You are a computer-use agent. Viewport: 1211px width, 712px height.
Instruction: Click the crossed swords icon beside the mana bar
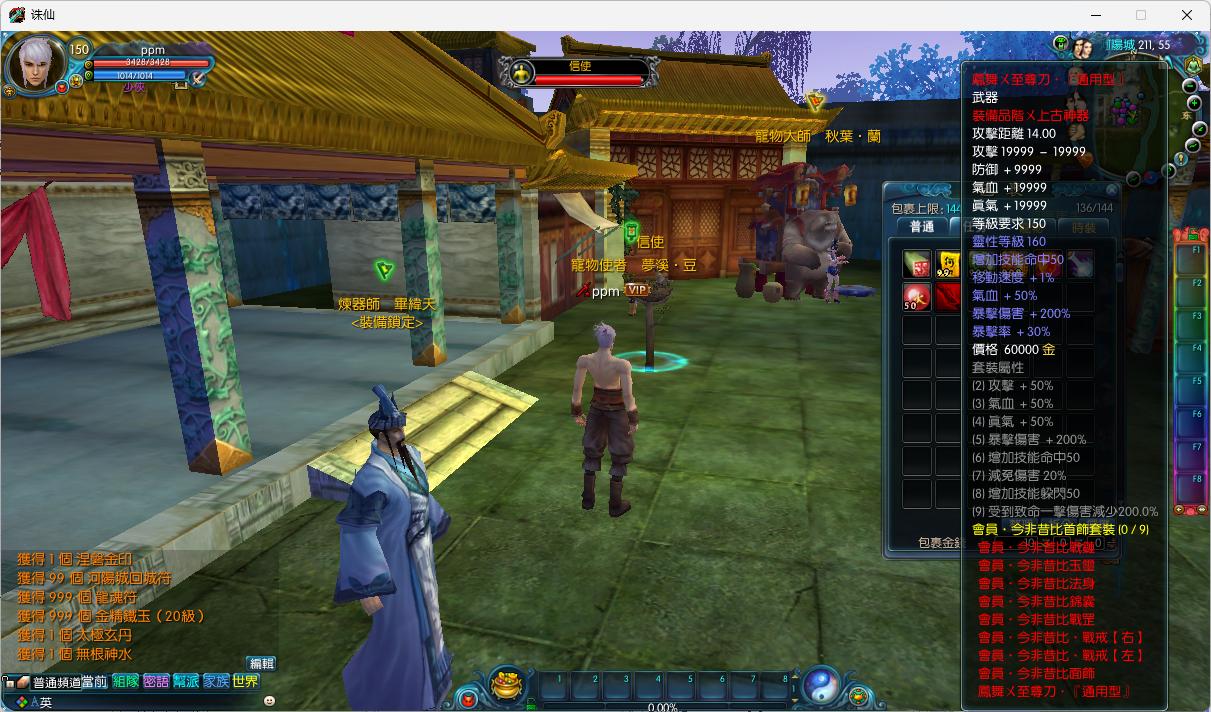click(x=199, y=77)
